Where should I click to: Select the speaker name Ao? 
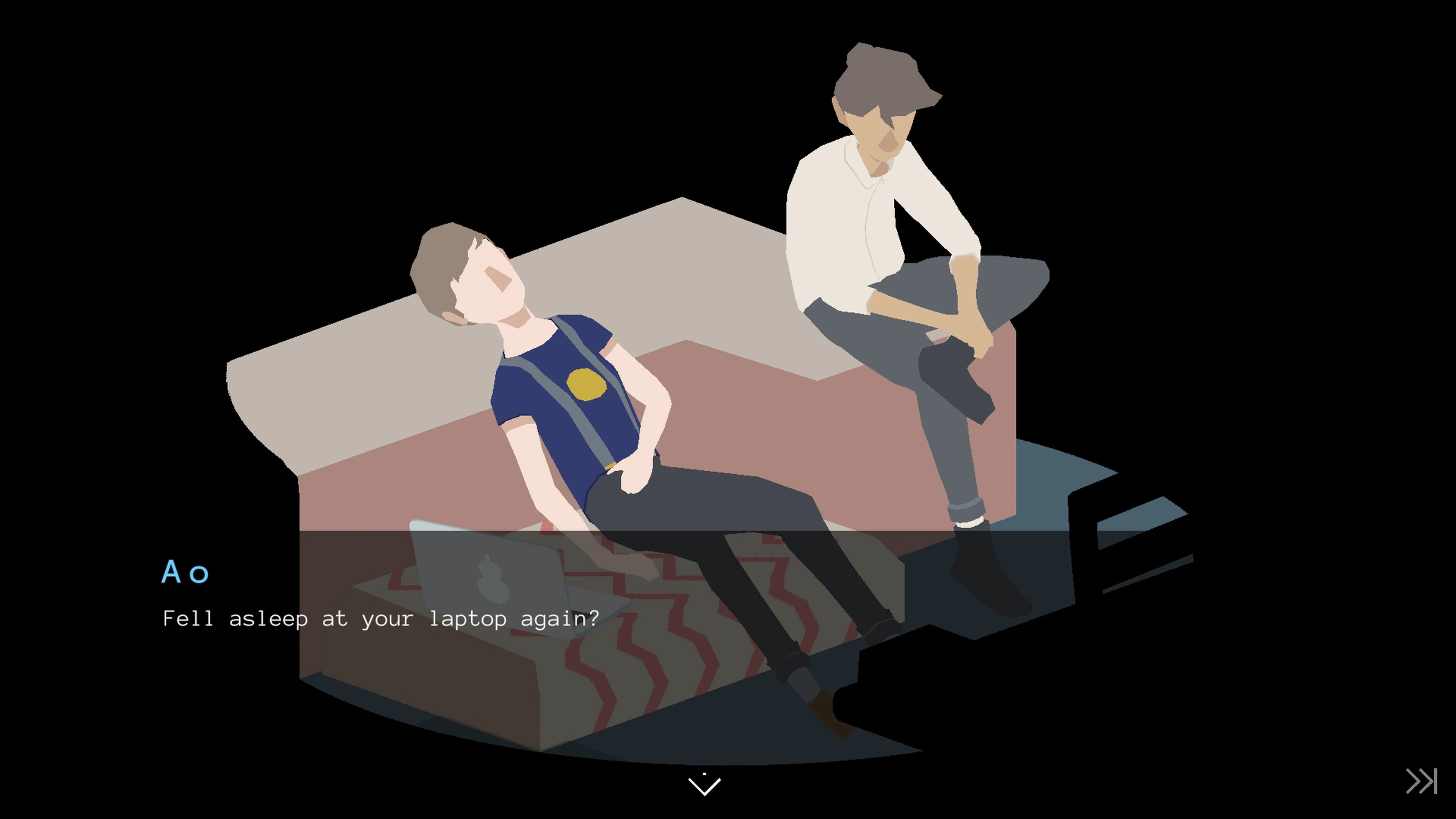pyautogui.click(x=185, y=573)
